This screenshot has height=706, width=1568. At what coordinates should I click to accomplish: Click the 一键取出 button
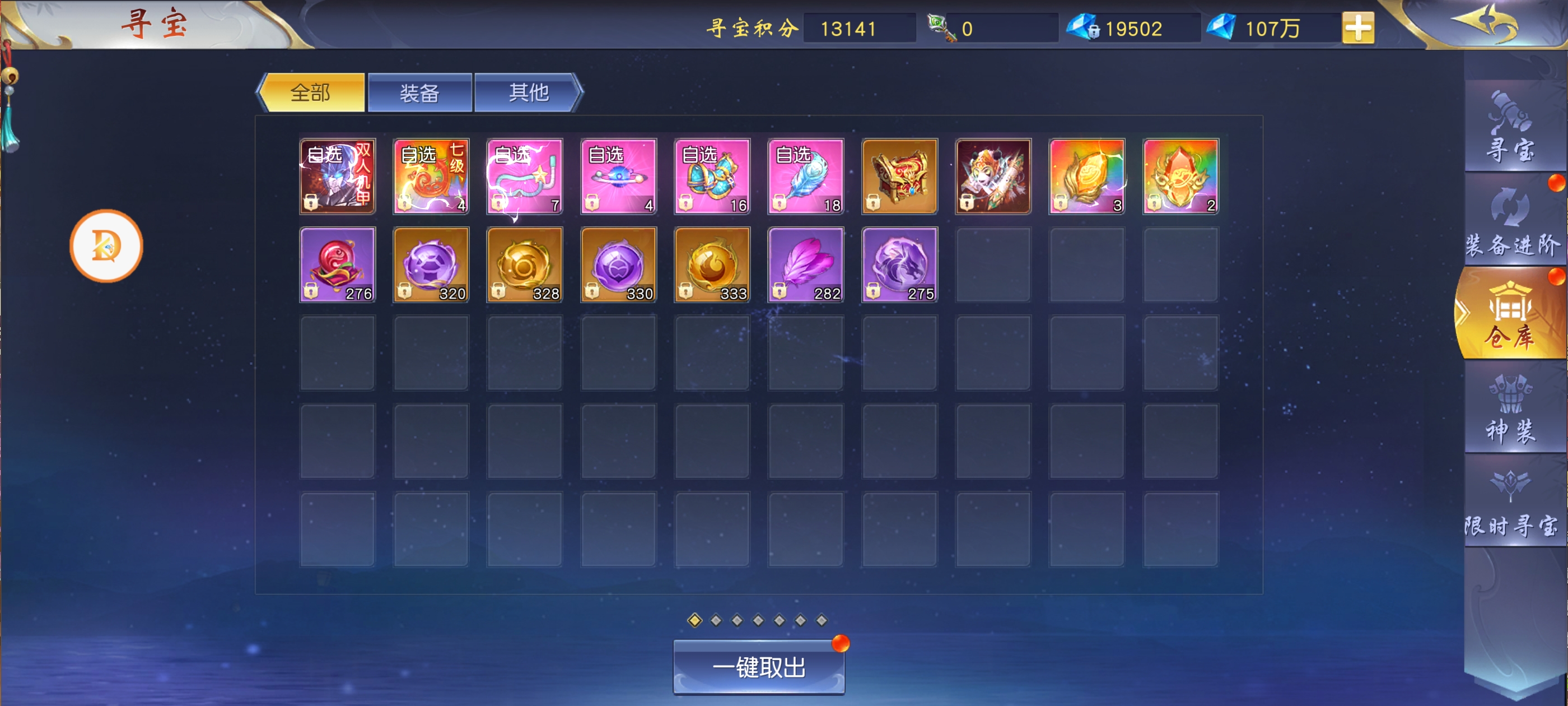point(758,668)
